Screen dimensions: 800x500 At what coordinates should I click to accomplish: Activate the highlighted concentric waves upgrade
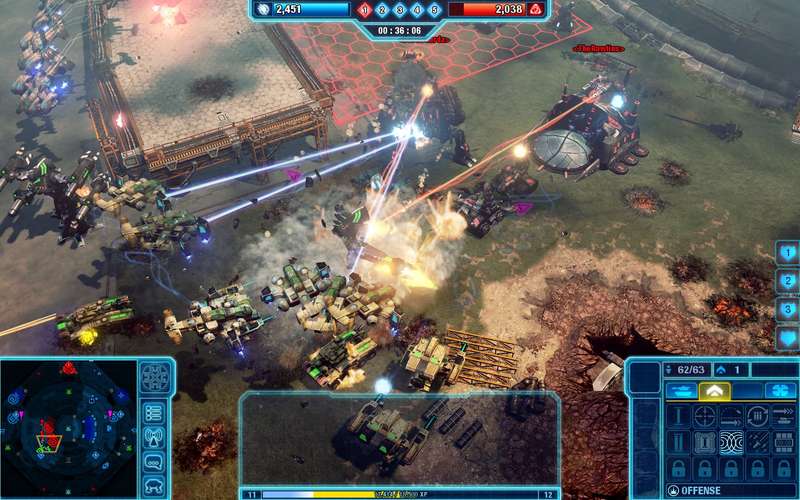(x=731, y=441)
